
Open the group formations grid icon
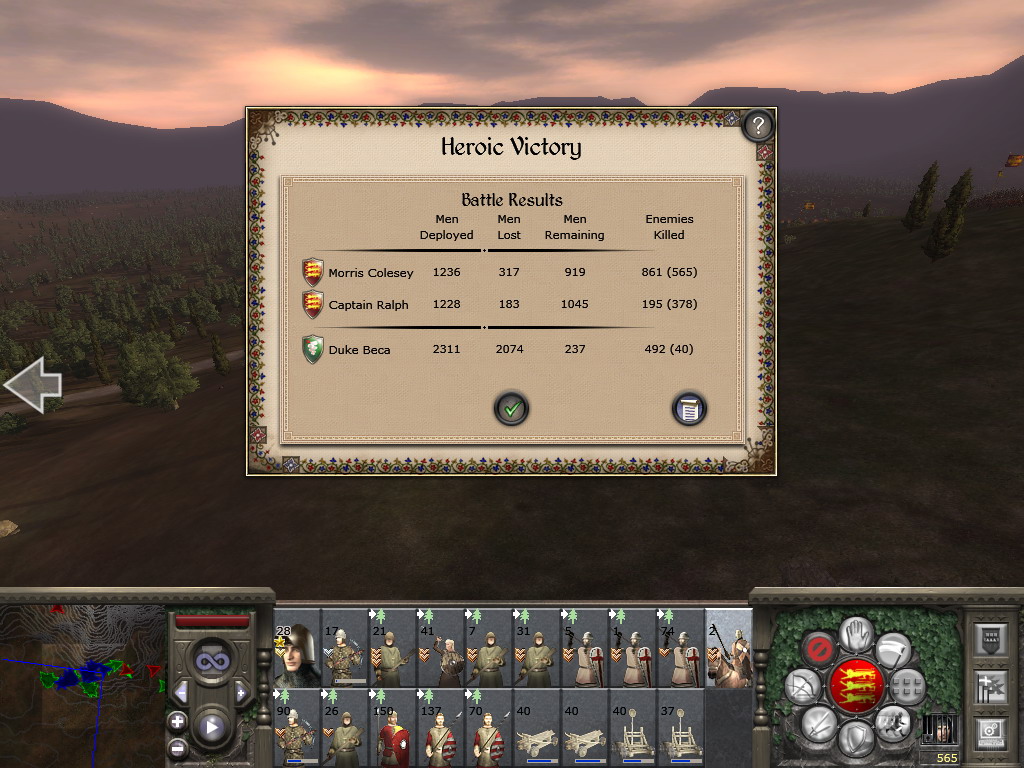pyautogui.click(x=906, y=686)
